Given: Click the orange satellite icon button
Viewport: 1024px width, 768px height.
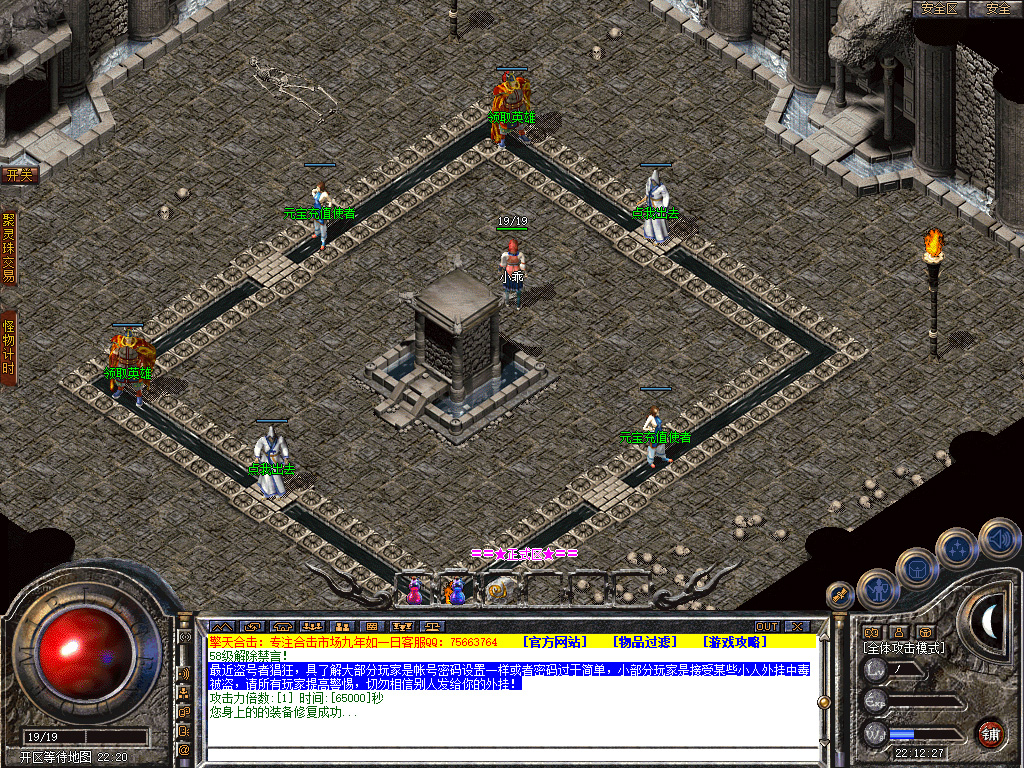Looking at the screenshot, I should pos(839,596).
